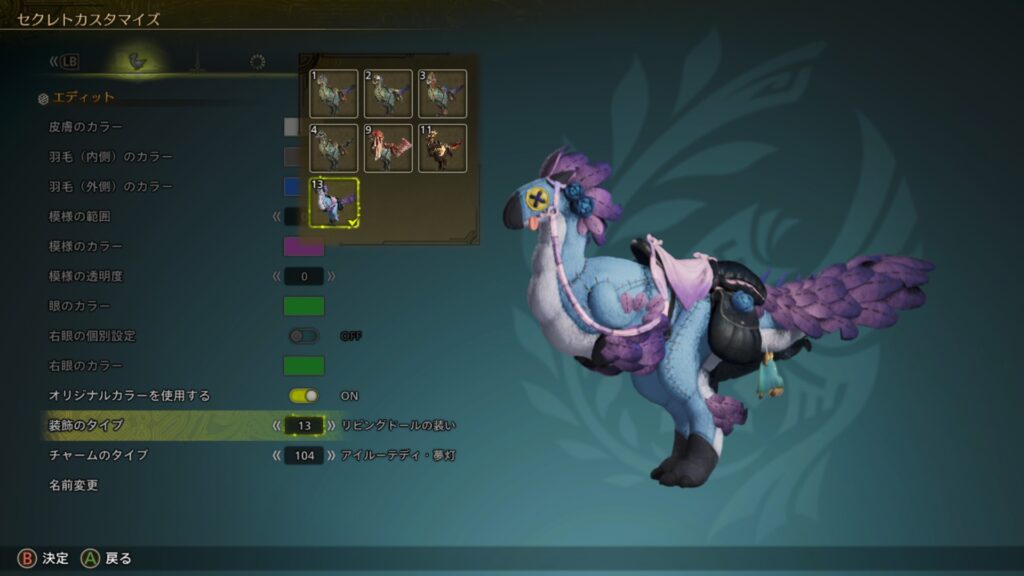This screenshot has height=576, width=1024.
Task: Increase 模様の透明度 with the right arrow
Action: (332, 276)
